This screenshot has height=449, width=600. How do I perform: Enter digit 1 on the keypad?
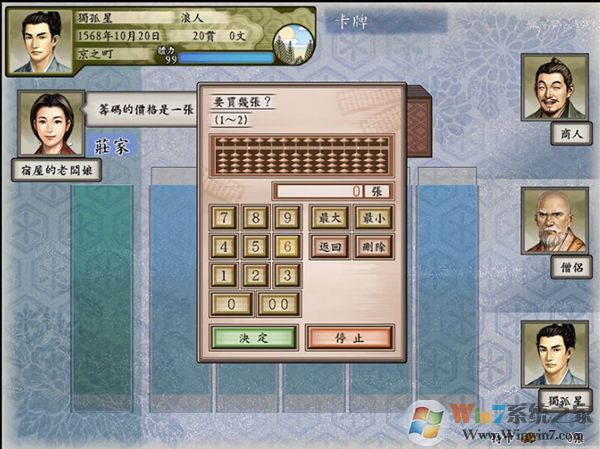(x=226, y=275)
